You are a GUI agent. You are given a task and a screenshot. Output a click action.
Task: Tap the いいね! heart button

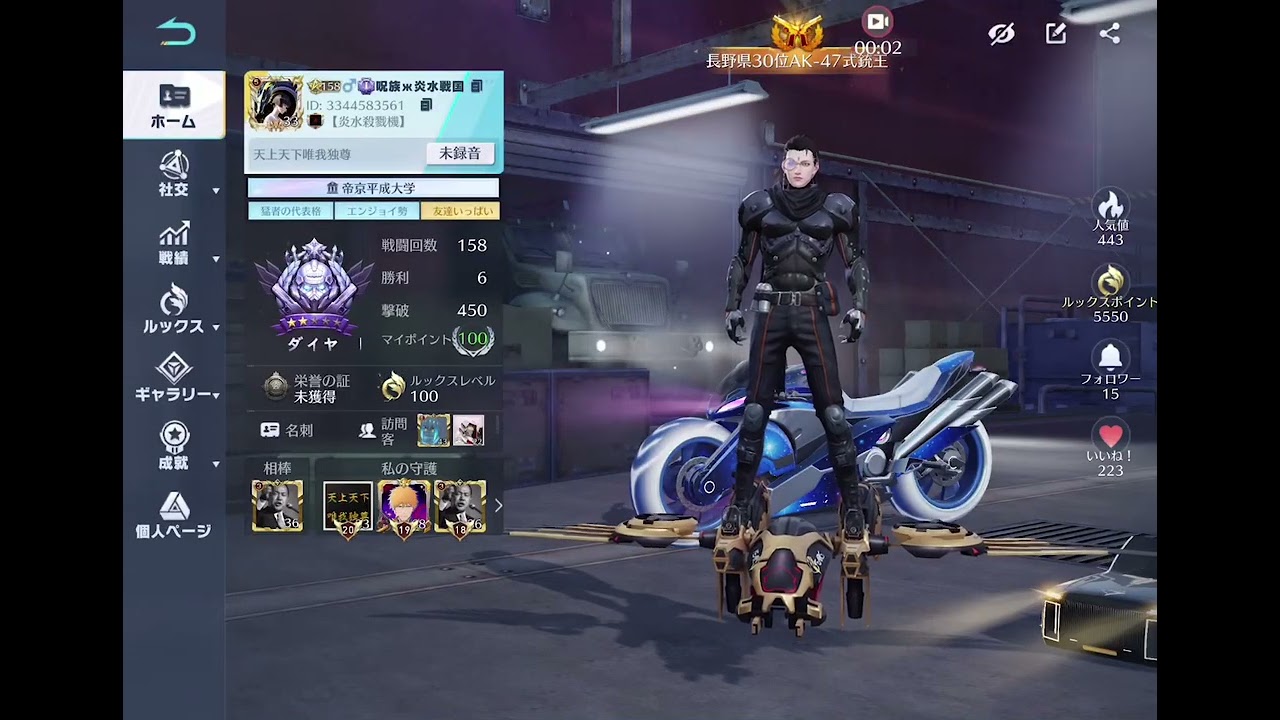pyautogui.click(x=1110, y=437)
